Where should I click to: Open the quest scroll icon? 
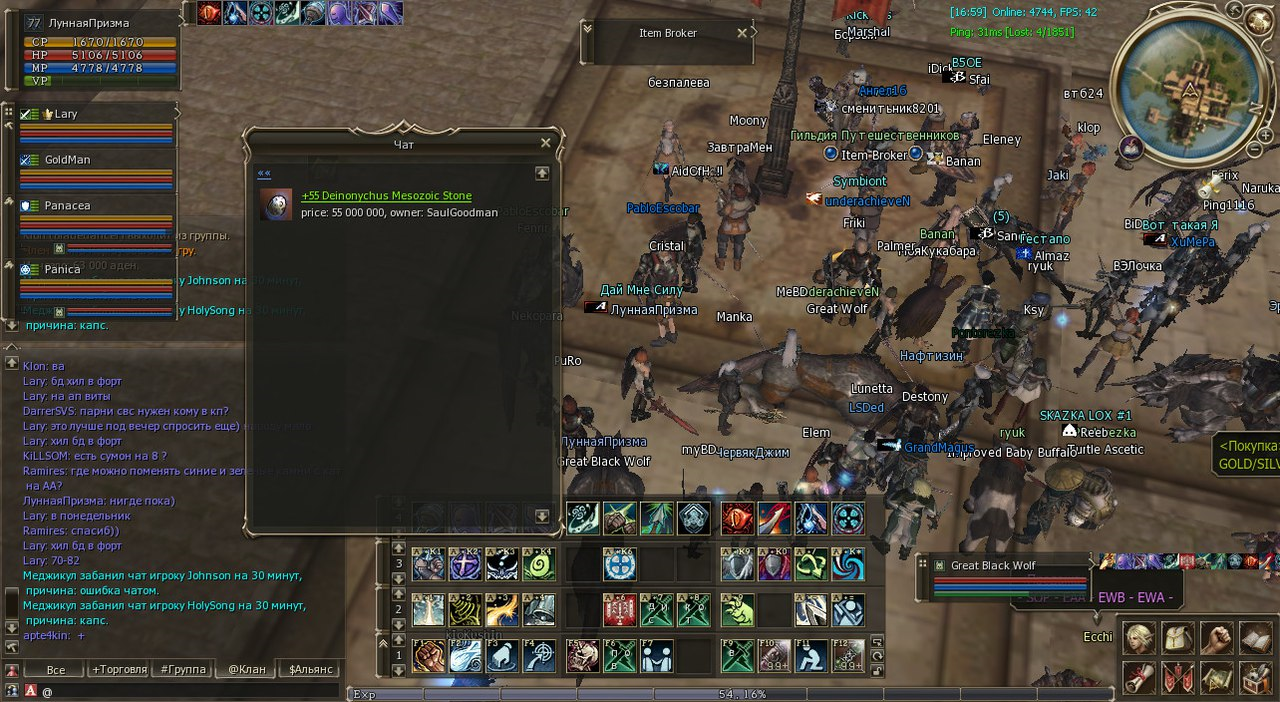coord(1137,677)
